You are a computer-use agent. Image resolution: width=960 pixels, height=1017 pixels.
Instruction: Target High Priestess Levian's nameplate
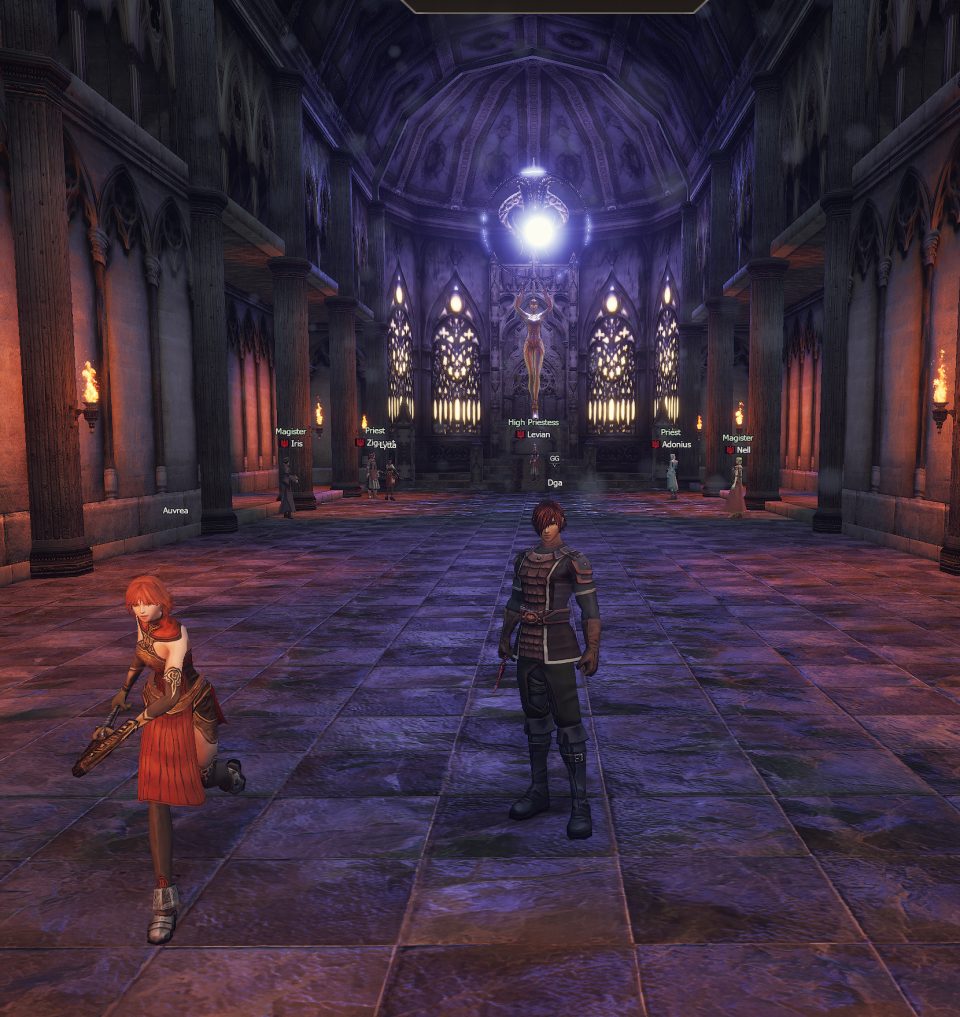point(538,435)
